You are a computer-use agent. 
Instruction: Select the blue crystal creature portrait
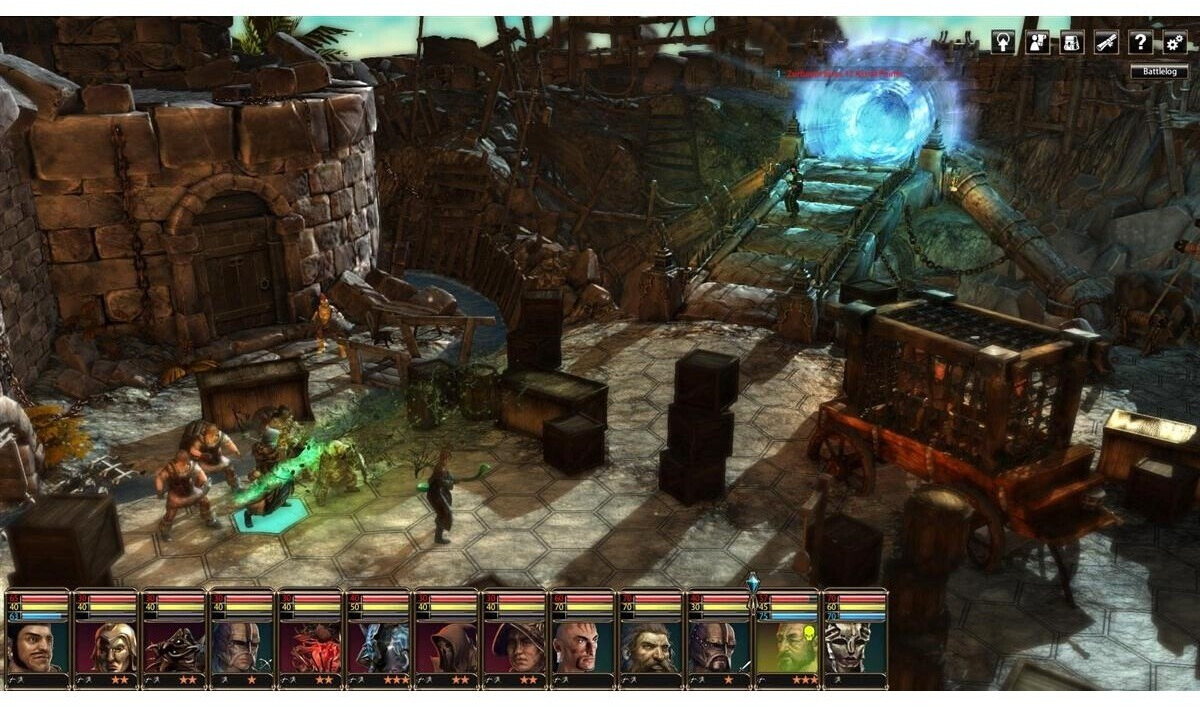pyautogui.click(x=377, y=647)
